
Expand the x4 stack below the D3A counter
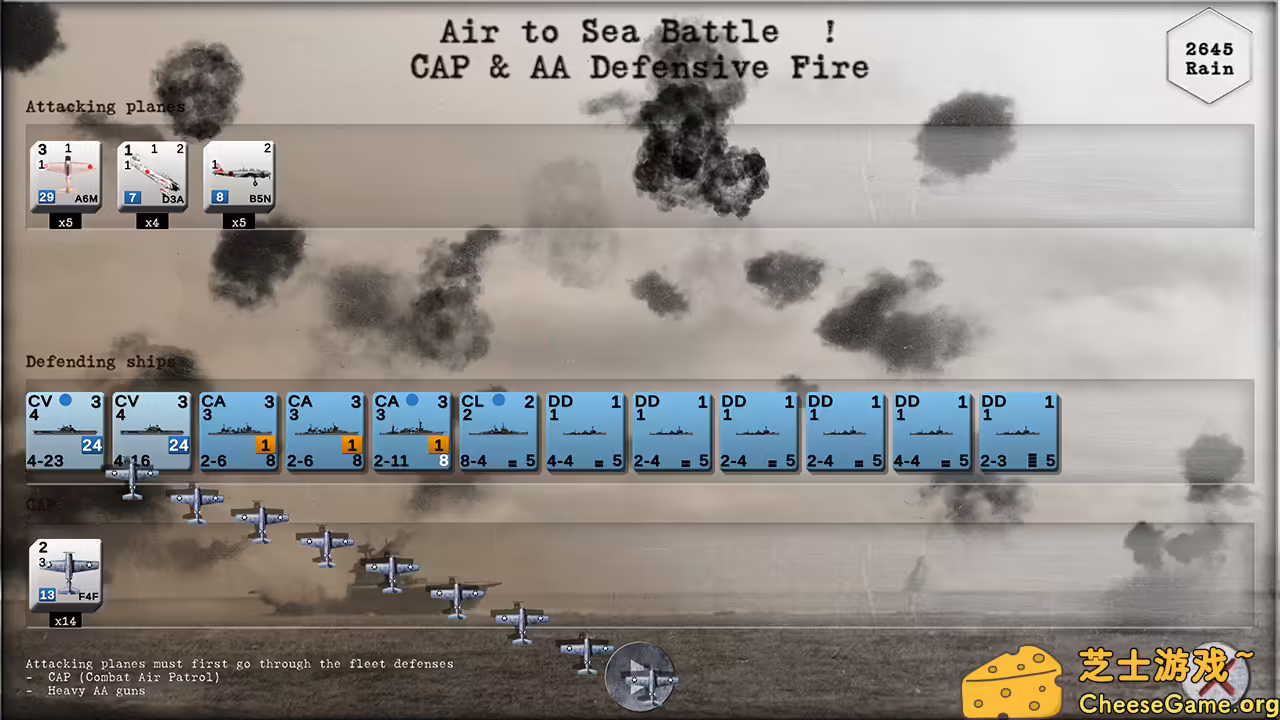[x=152, y=222]
